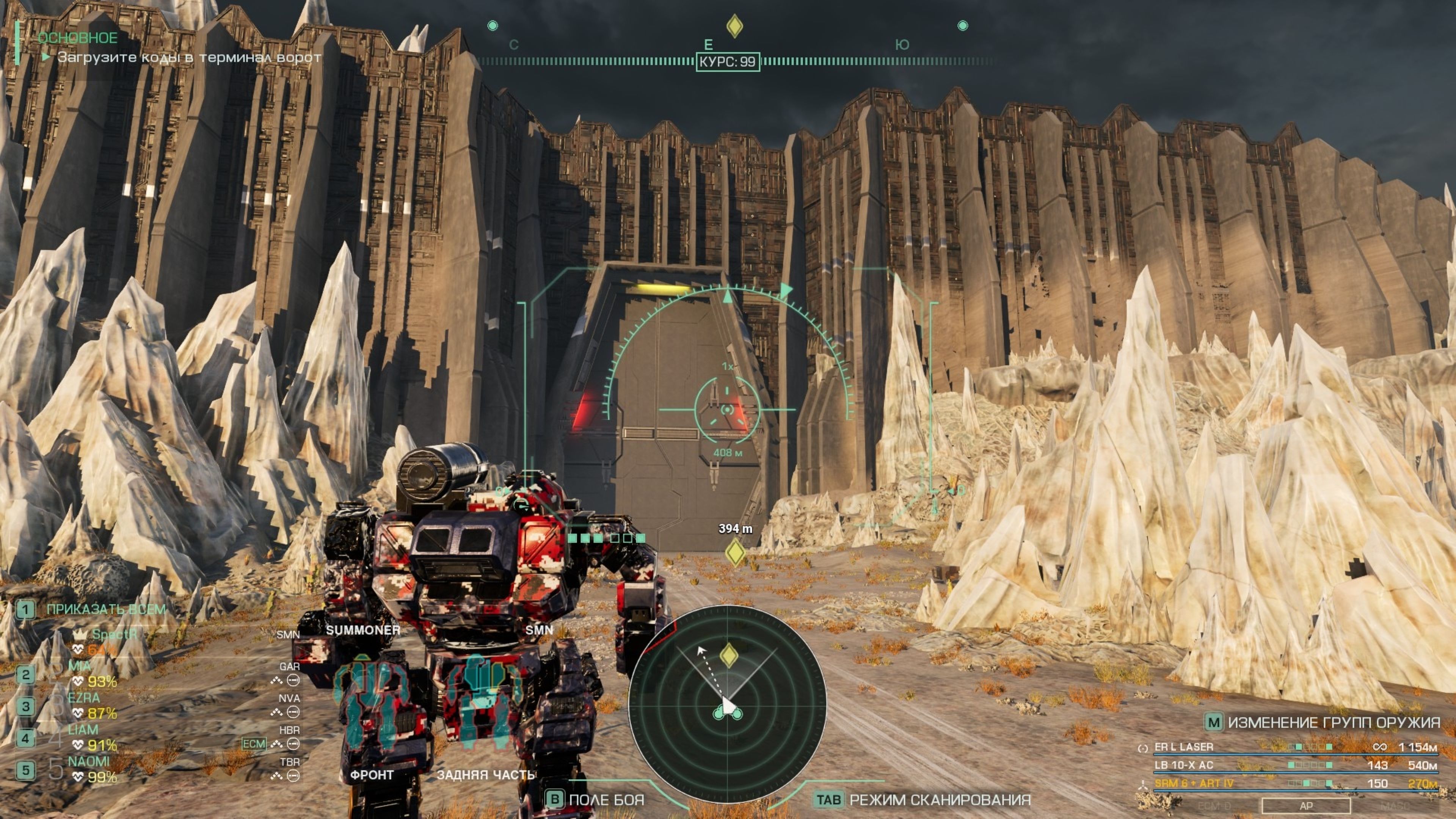Select the player entry SpectR
Image resolution: width=1456 pixels, height=819 pixels.
(114, 634)
